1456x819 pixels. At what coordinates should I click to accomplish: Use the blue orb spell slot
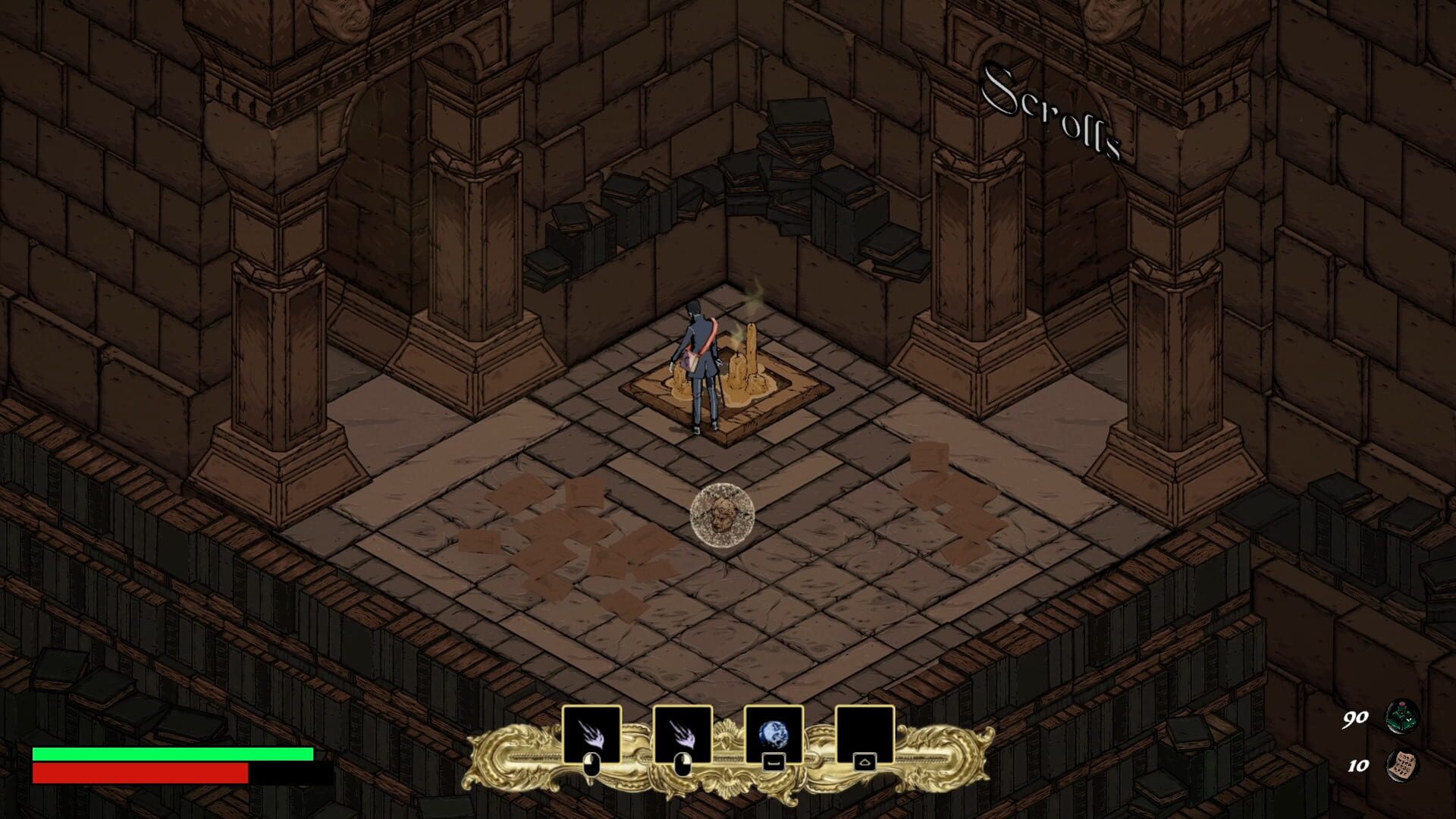(773, 734)
